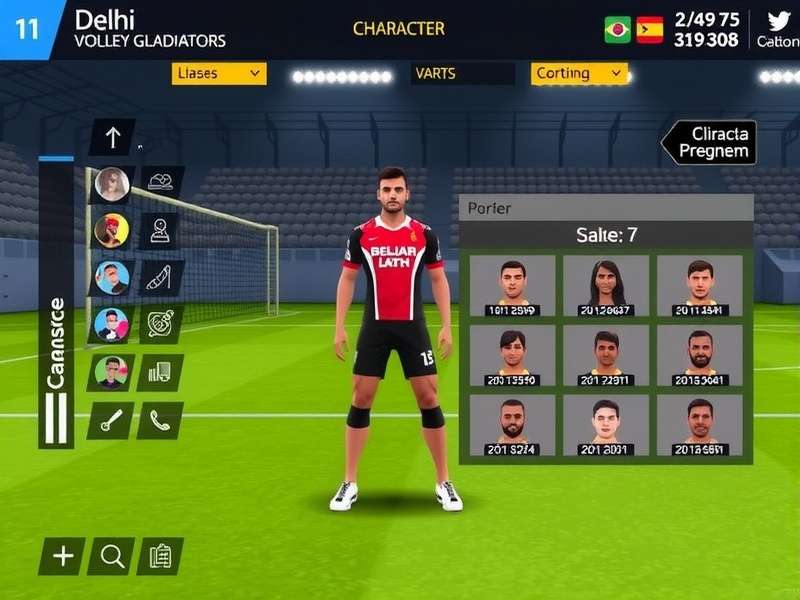Click the up arrow button
This screenshot has width=800, height=600.
tap(112, 137)
